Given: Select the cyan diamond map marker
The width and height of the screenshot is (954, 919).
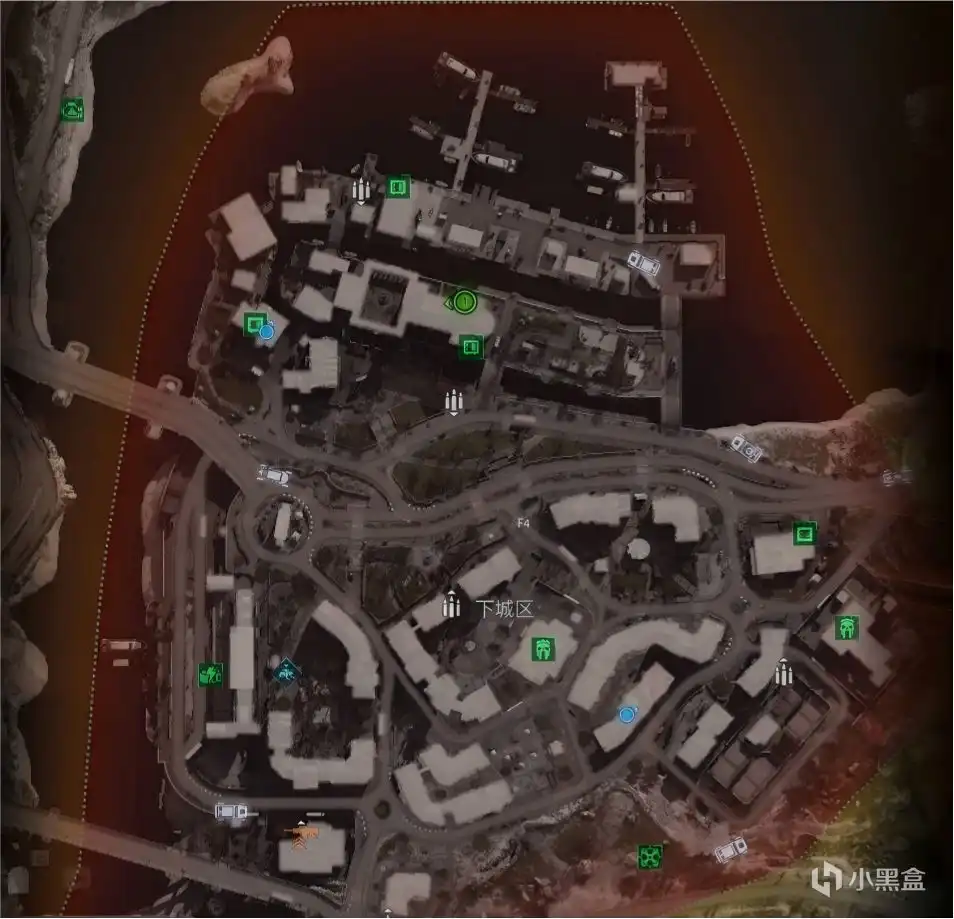Looking at the screenshot, I should click(x=287, y=672).
